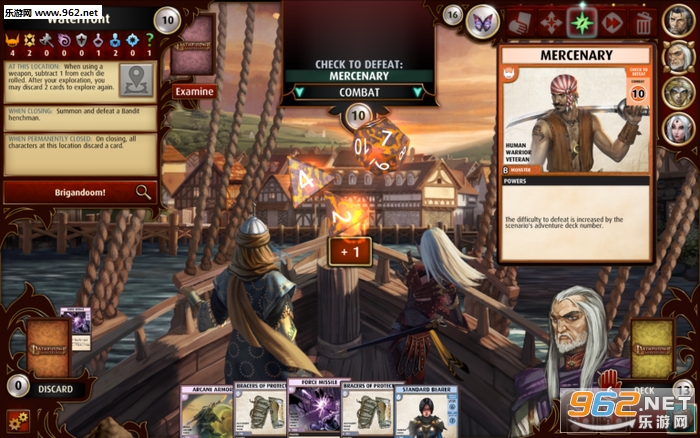The width and height of the screenshot is (700, 438).
Task: Open the map location marker button
Action: pyautogui.click(x=136, y=78)
